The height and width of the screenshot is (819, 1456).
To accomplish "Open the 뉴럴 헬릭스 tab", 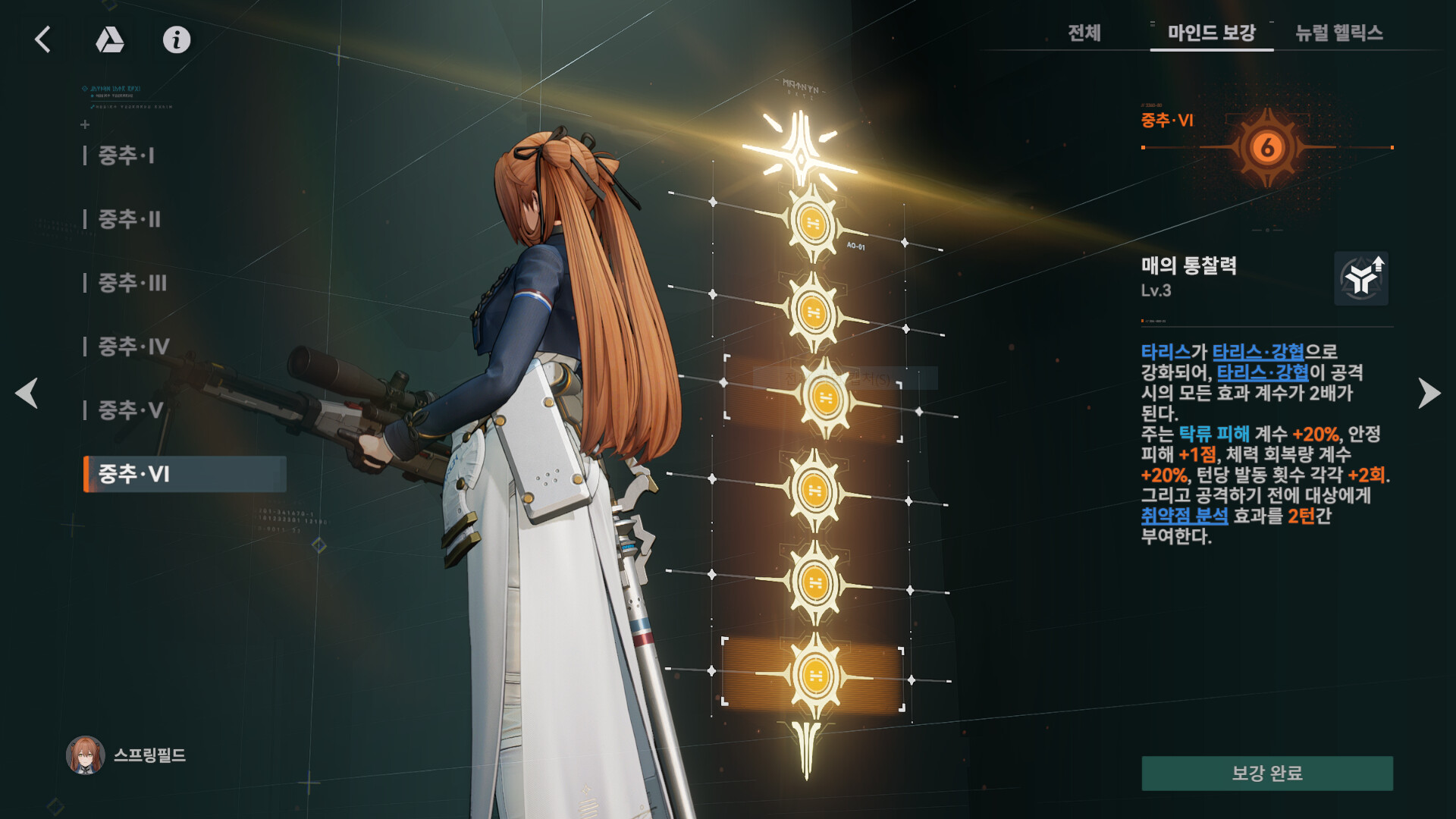I will click(1339, 33).
